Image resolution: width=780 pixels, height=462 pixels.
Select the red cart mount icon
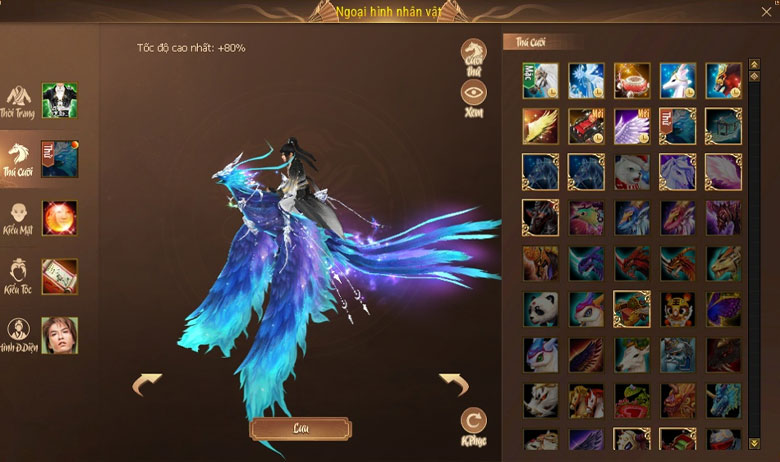[586, 126]
